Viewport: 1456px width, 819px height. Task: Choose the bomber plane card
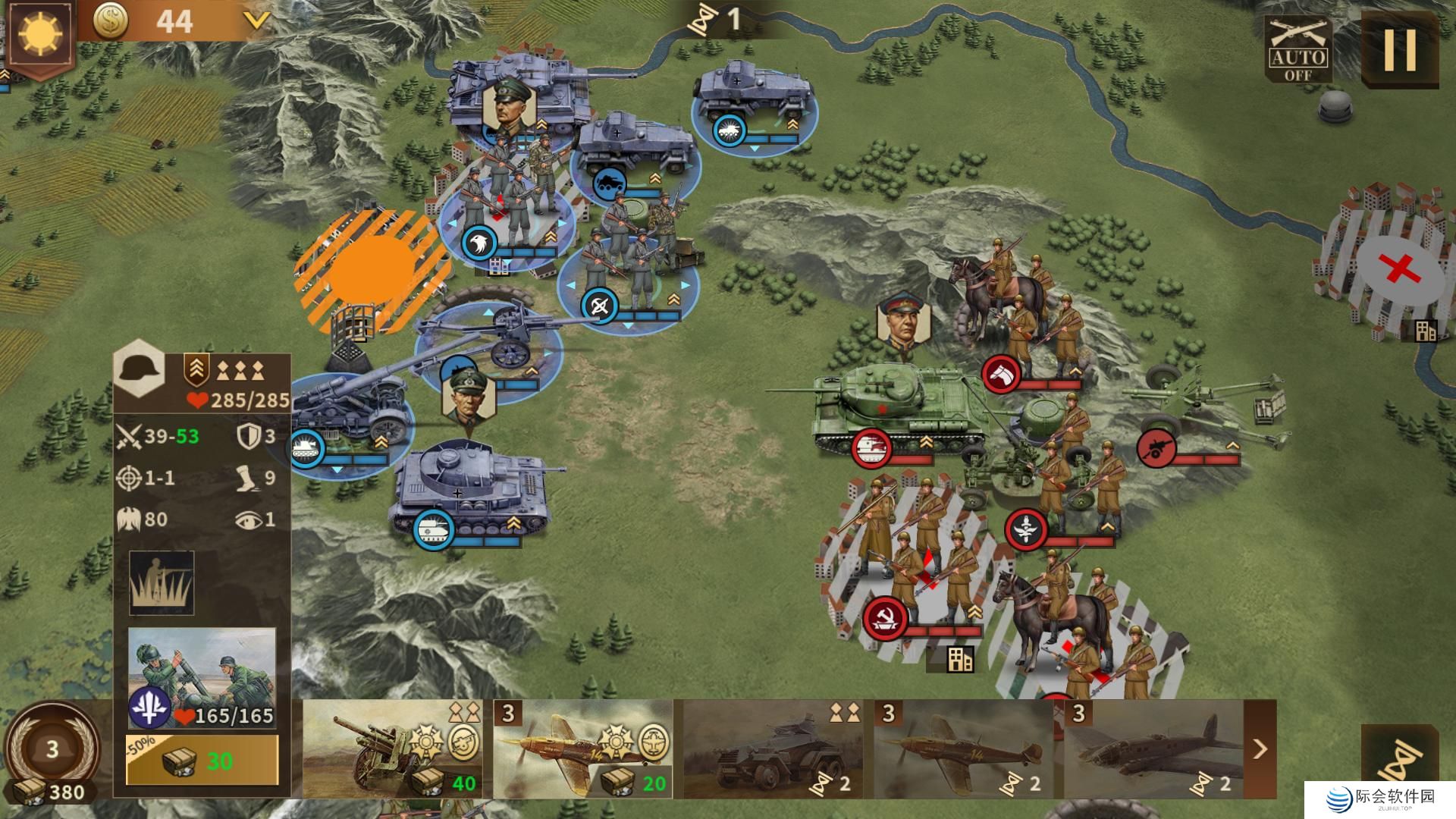(x=1153, y=749)
